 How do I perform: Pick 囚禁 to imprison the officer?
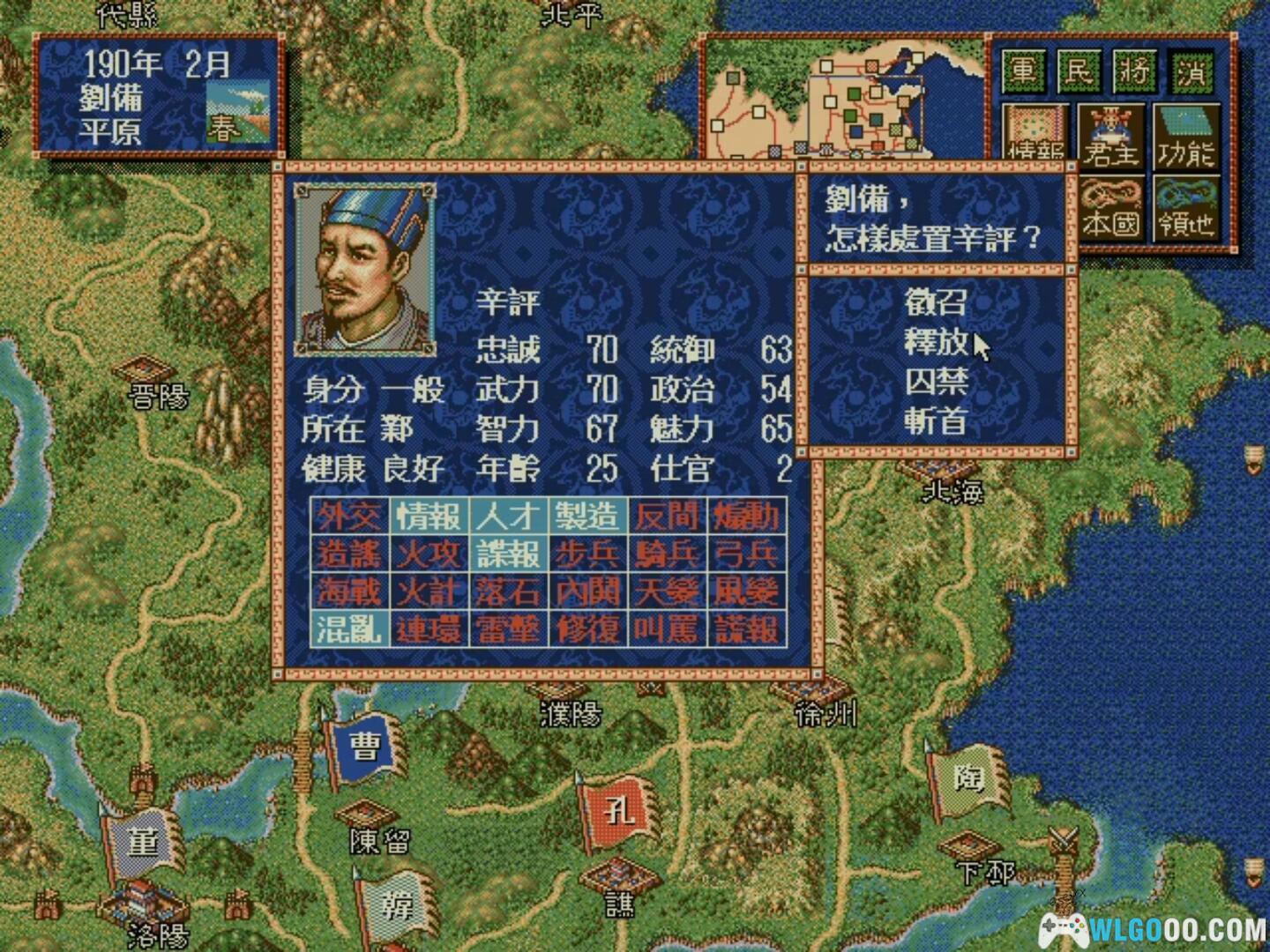point(936,382)
